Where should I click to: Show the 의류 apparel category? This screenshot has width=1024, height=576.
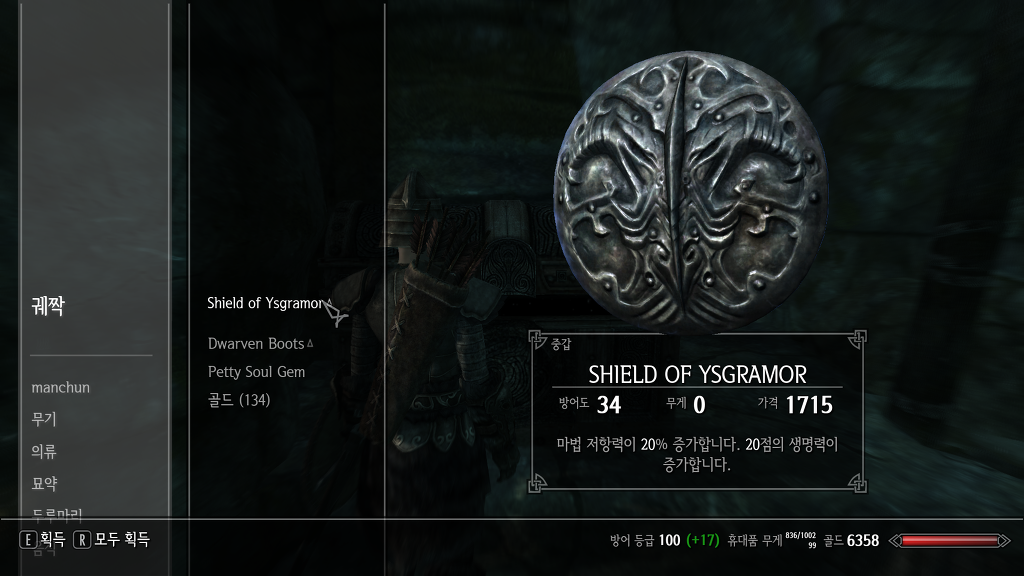coord(44,451)
